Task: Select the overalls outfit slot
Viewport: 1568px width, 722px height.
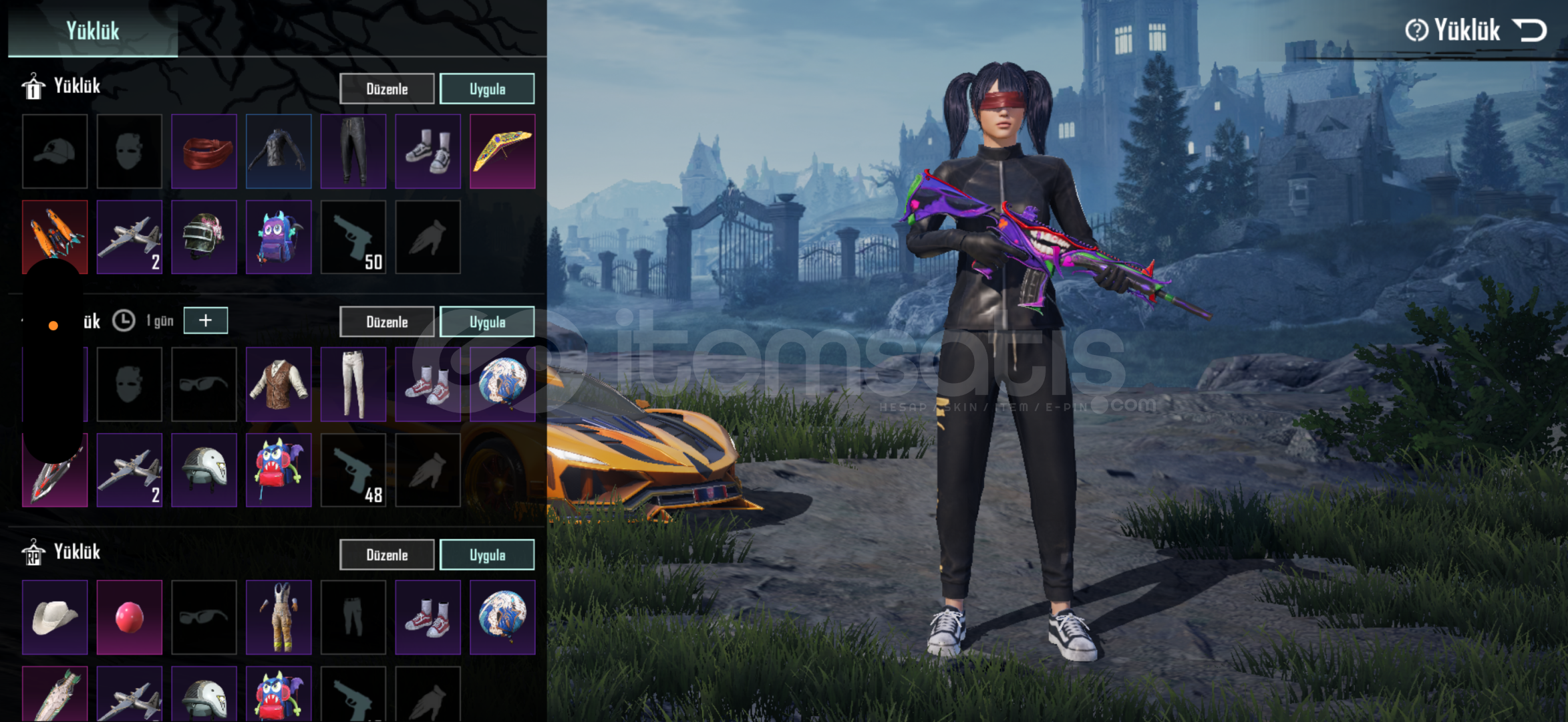Action: click(279, 617)
